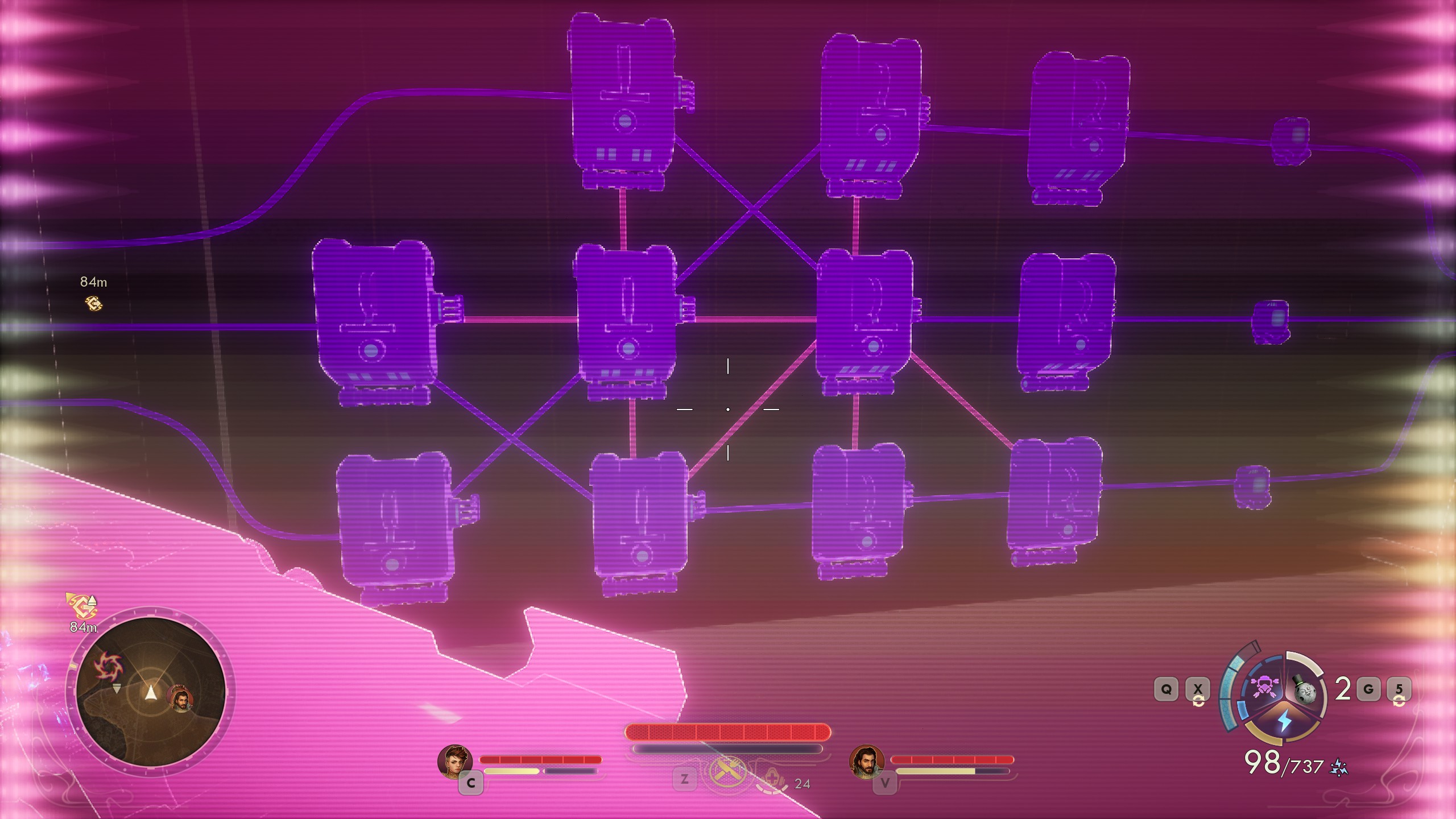1456x819 pixels.
Task: Select the lightning bolt energy icon
Action: tap(1284, 721)
